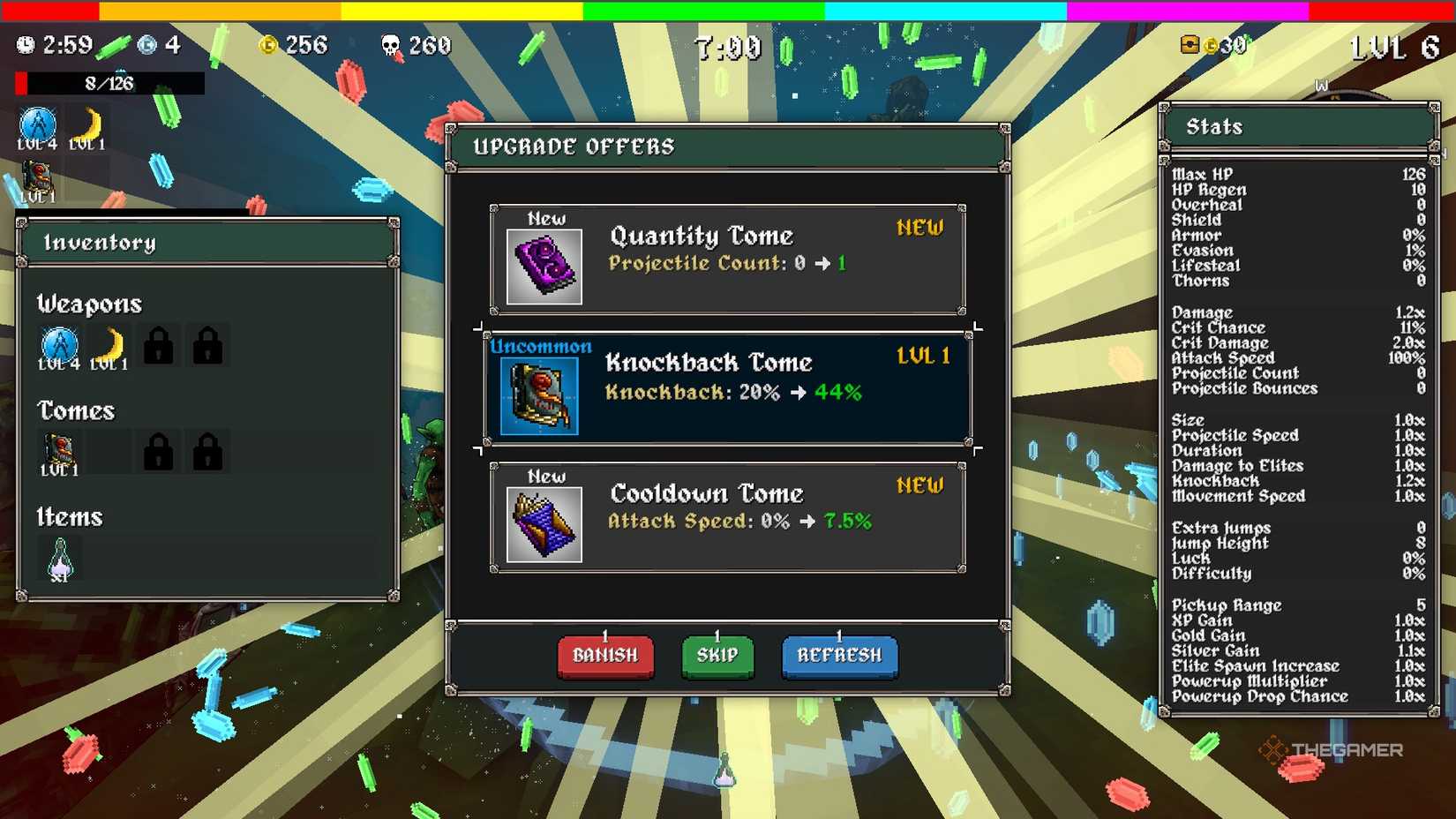Expand the Weapons section header

tap(88, 304)
